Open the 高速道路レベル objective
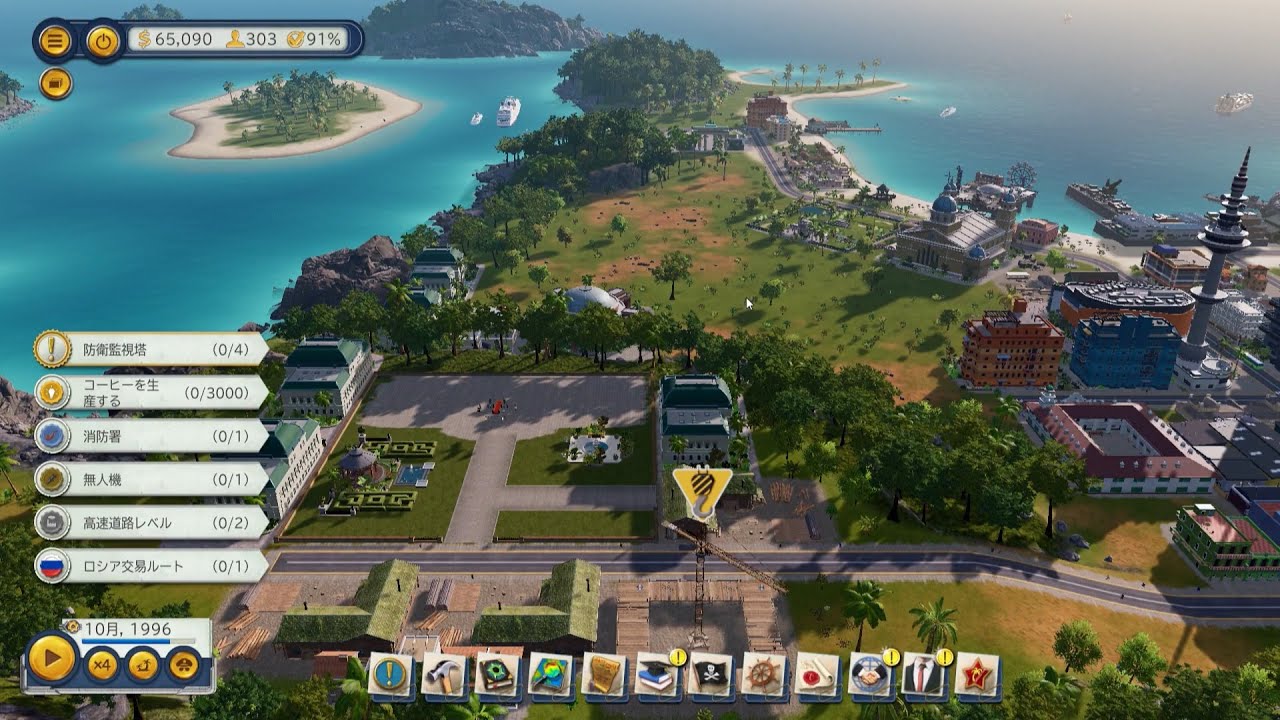 [150, 522]
